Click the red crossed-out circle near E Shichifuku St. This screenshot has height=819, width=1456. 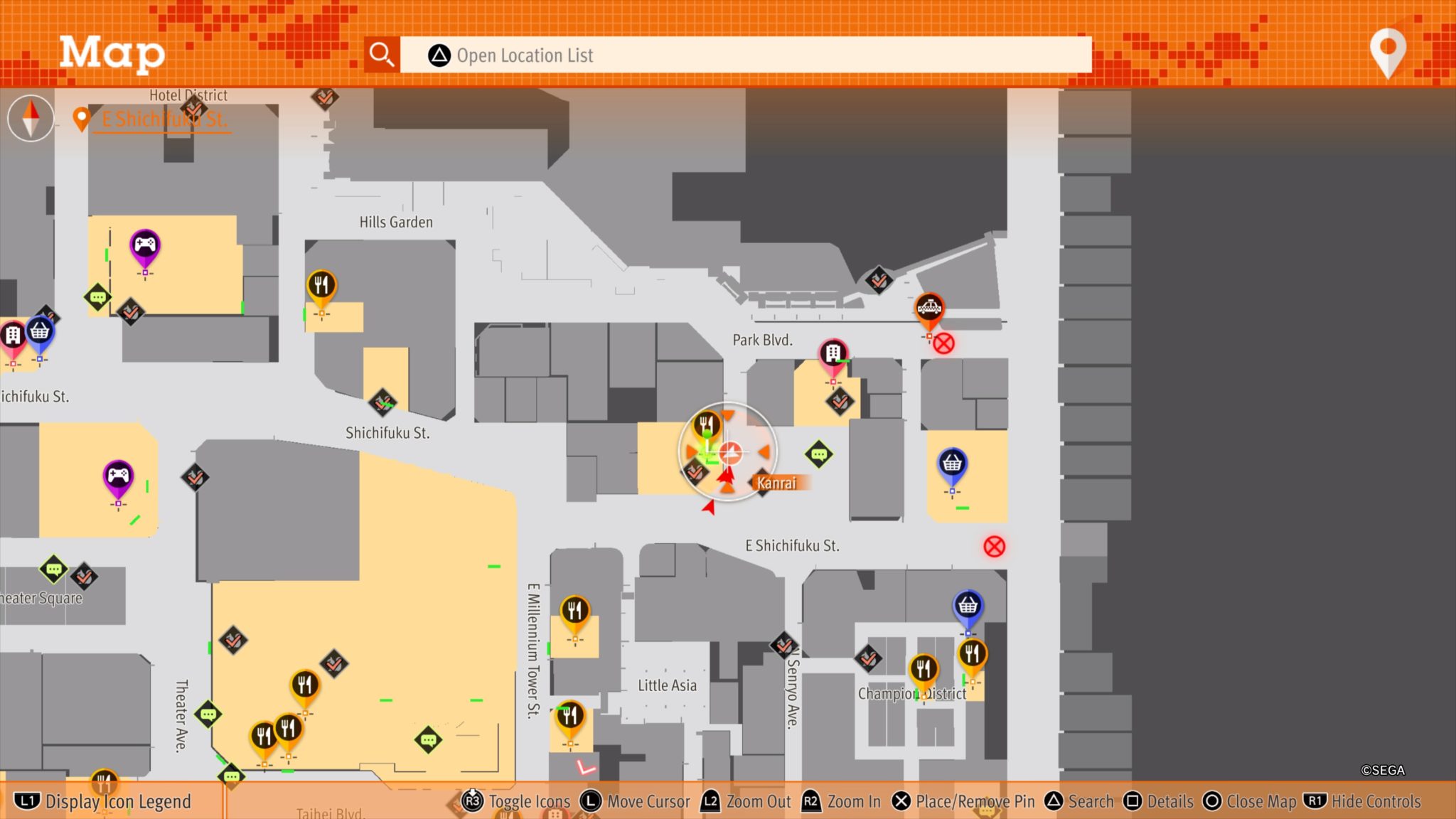[995, 544]
